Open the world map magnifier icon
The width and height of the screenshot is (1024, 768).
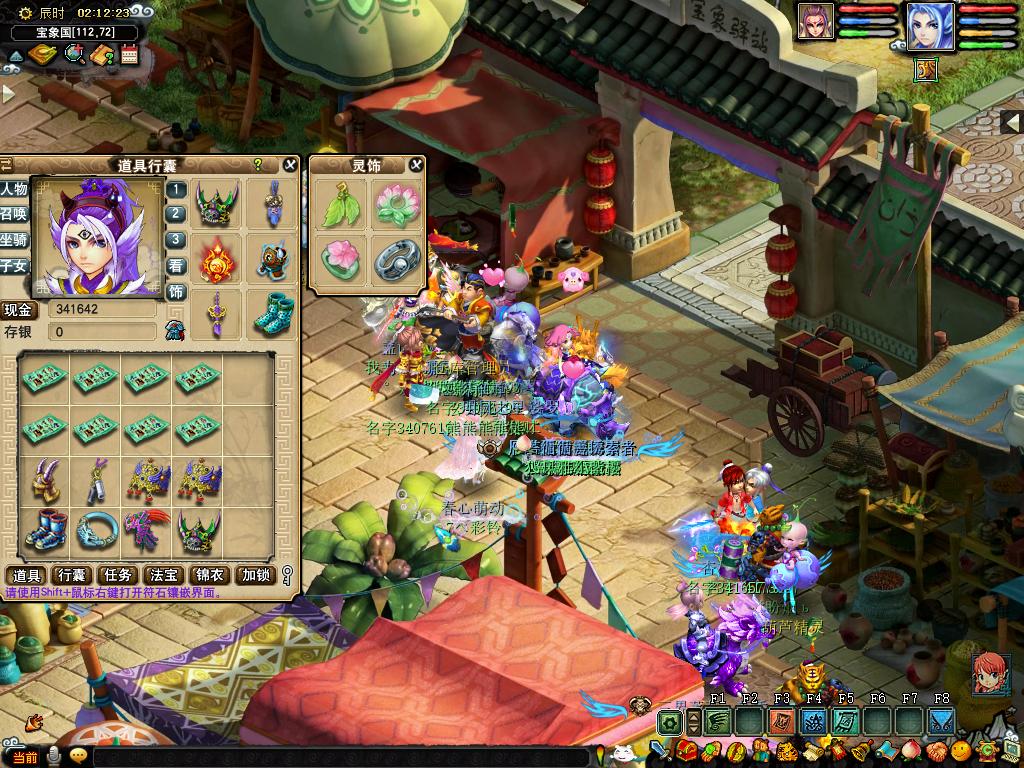pos(74,55)
